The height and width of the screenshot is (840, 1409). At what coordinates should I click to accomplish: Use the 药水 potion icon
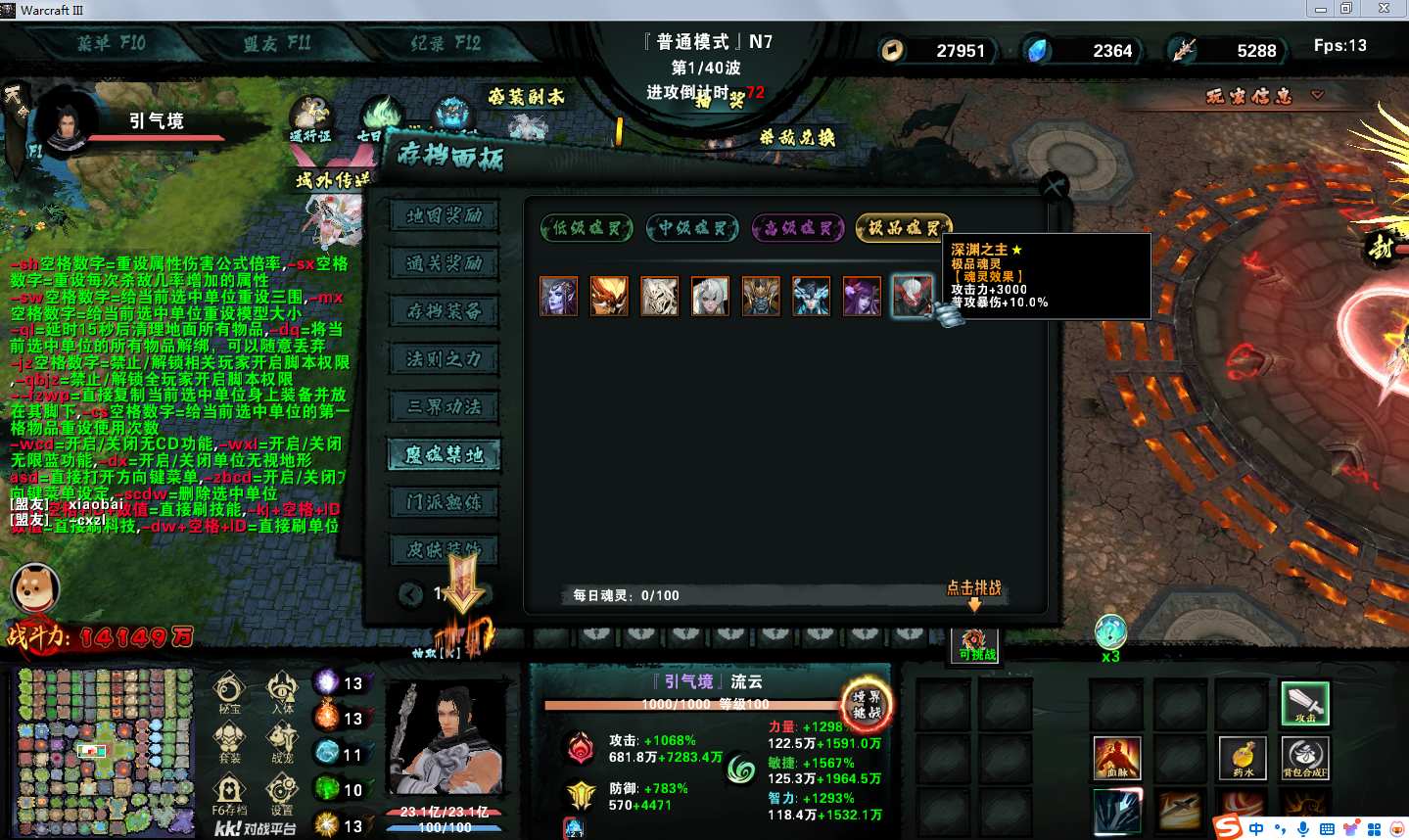click(1243, 757)
